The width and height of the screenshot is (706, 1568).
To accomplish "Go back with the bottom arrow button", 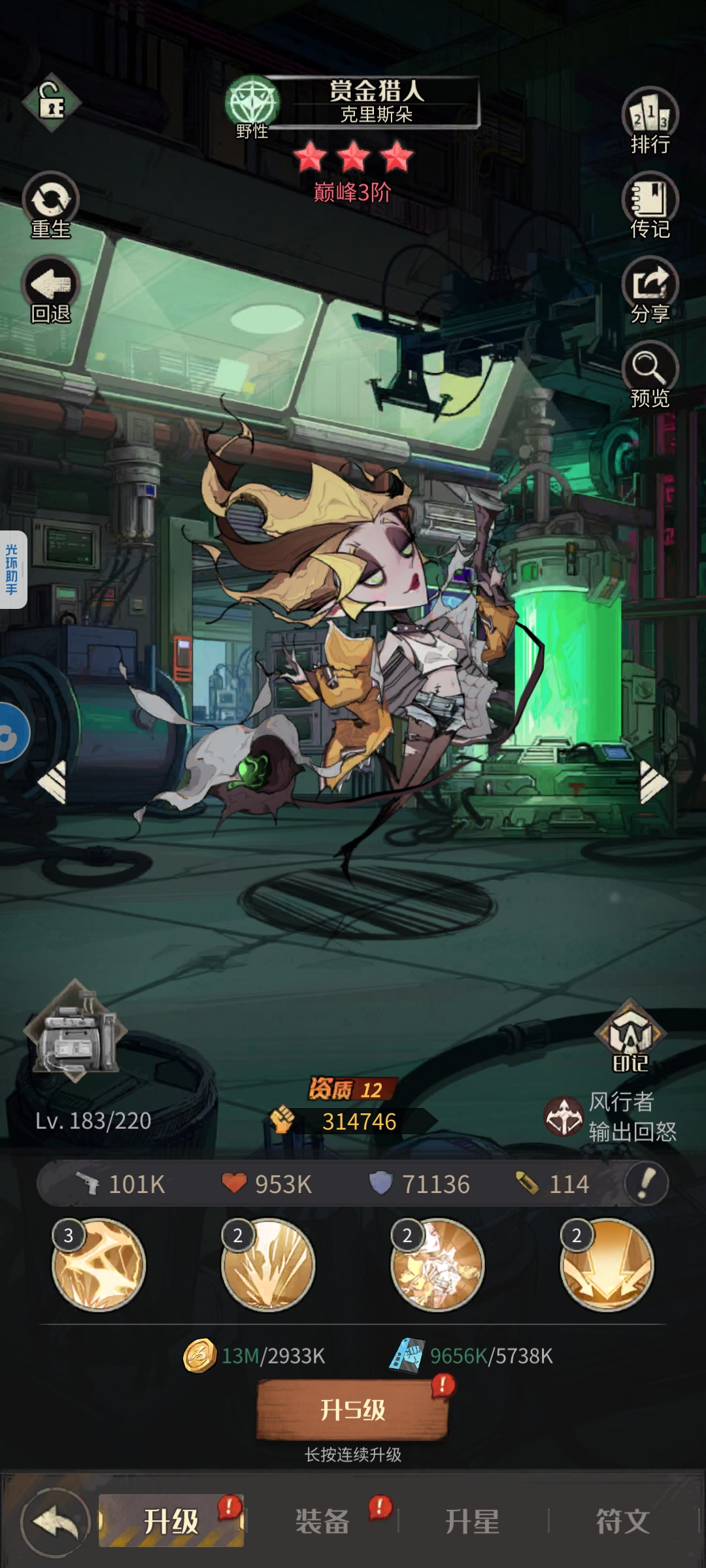I will coord(55,1522).
